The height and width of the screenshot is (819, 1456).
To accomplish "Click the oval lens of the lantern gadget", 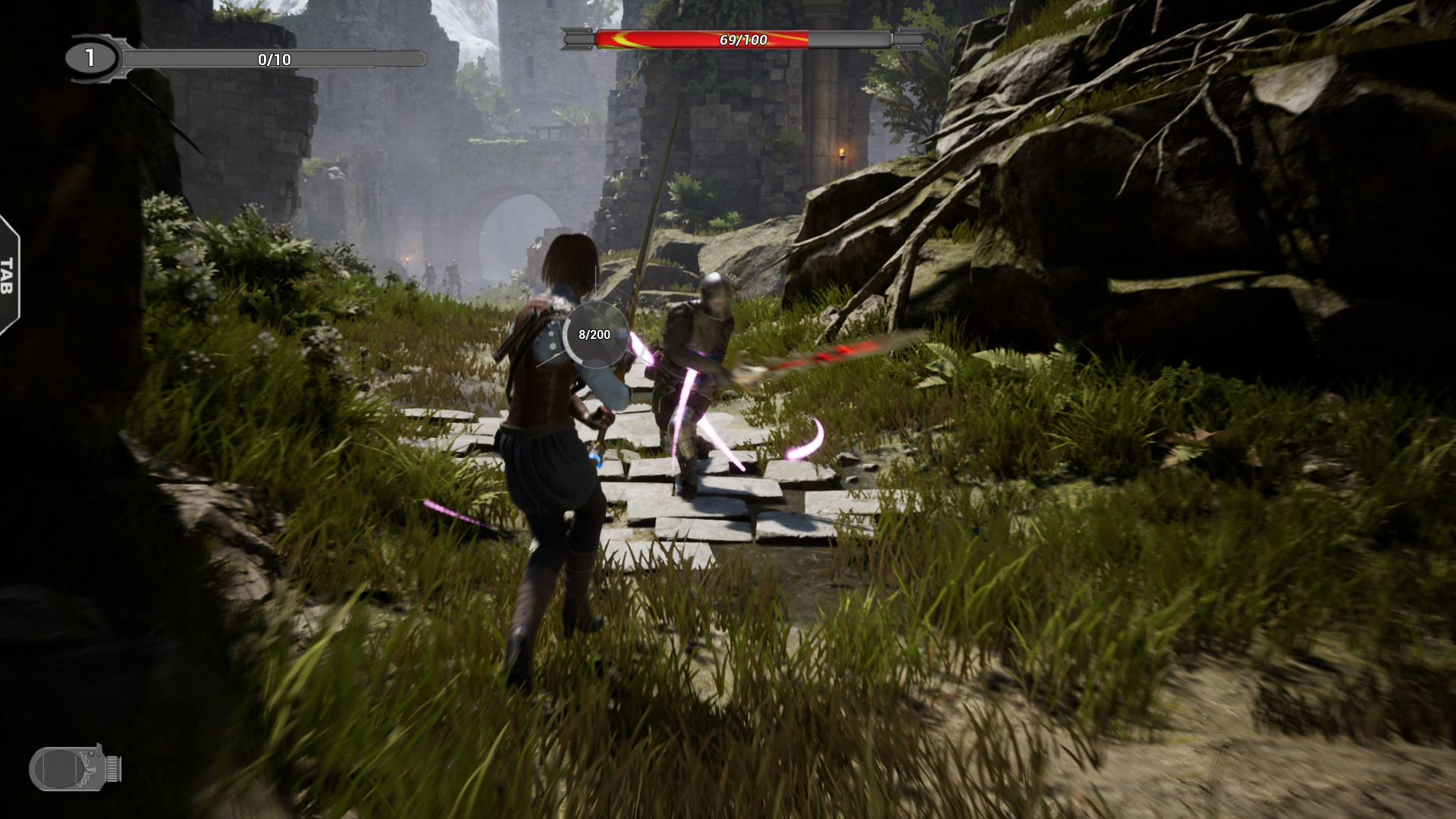I will 59,770.
